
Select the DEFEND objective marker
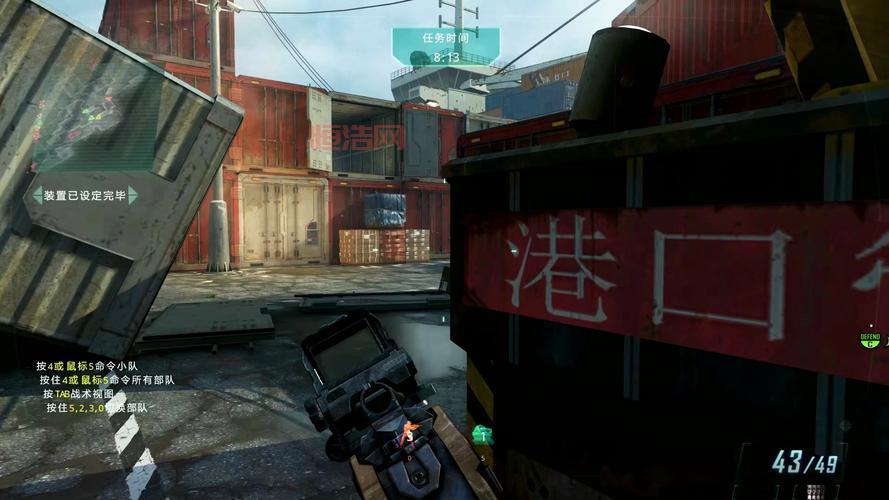pyautogui.click(x=870, y=340)
